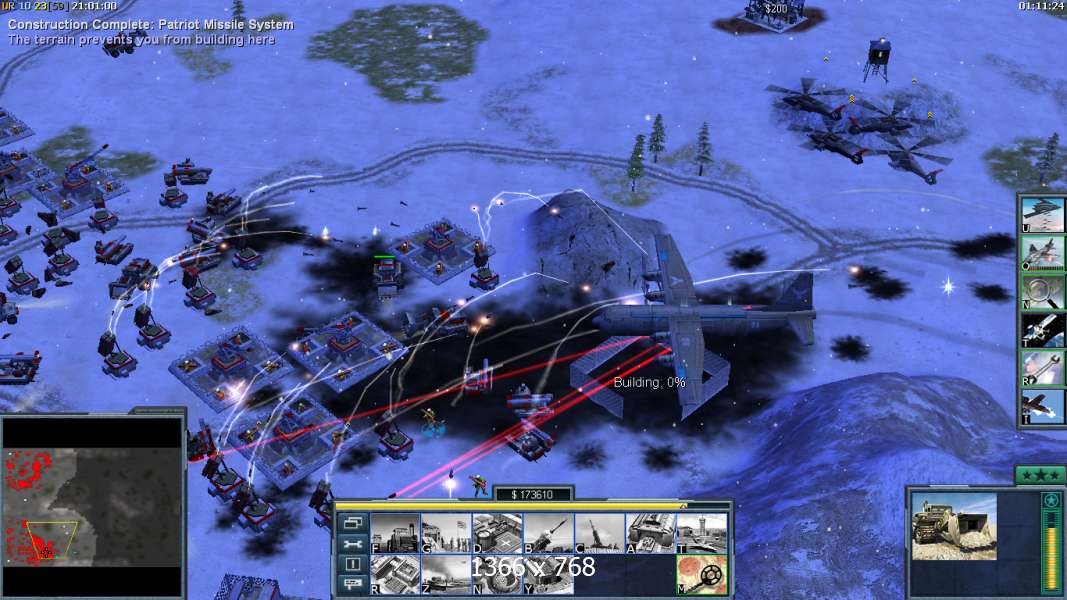Build a barracks with the G icon
Viewport: 1067px width, 600px height.
(446, 533)
